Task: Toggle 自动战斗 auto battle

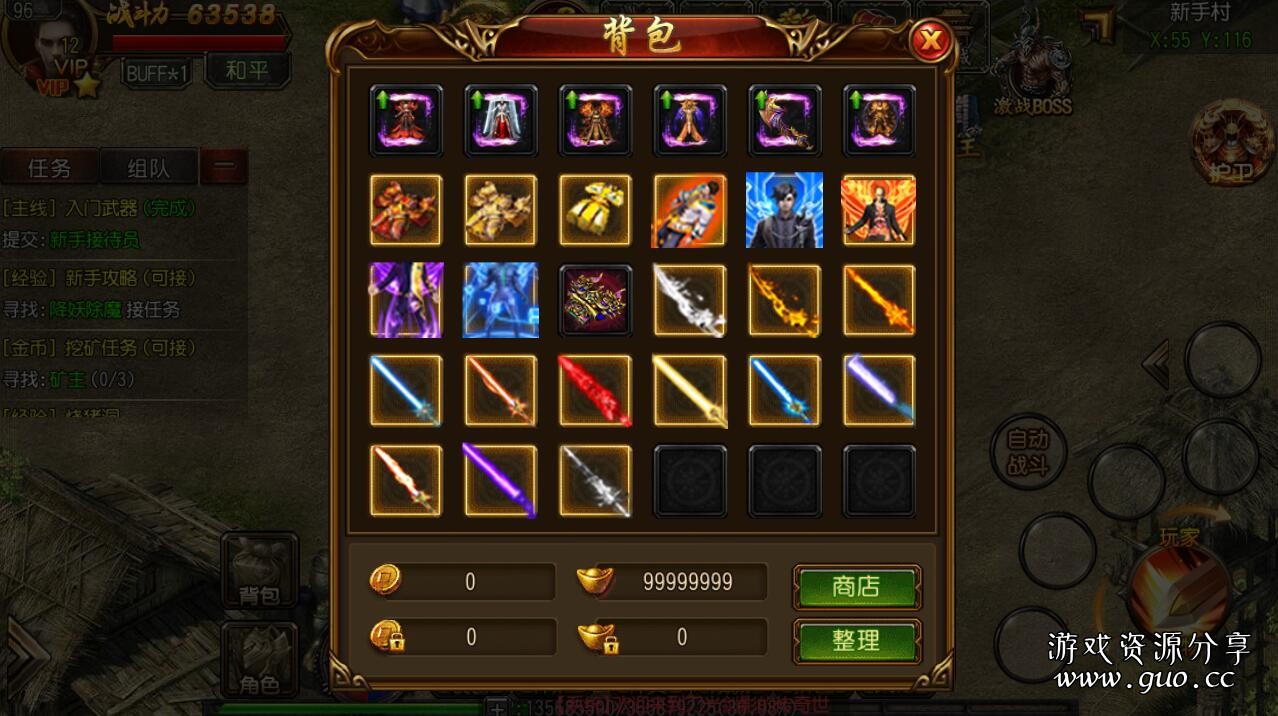Action: (x=1027, y=453)
